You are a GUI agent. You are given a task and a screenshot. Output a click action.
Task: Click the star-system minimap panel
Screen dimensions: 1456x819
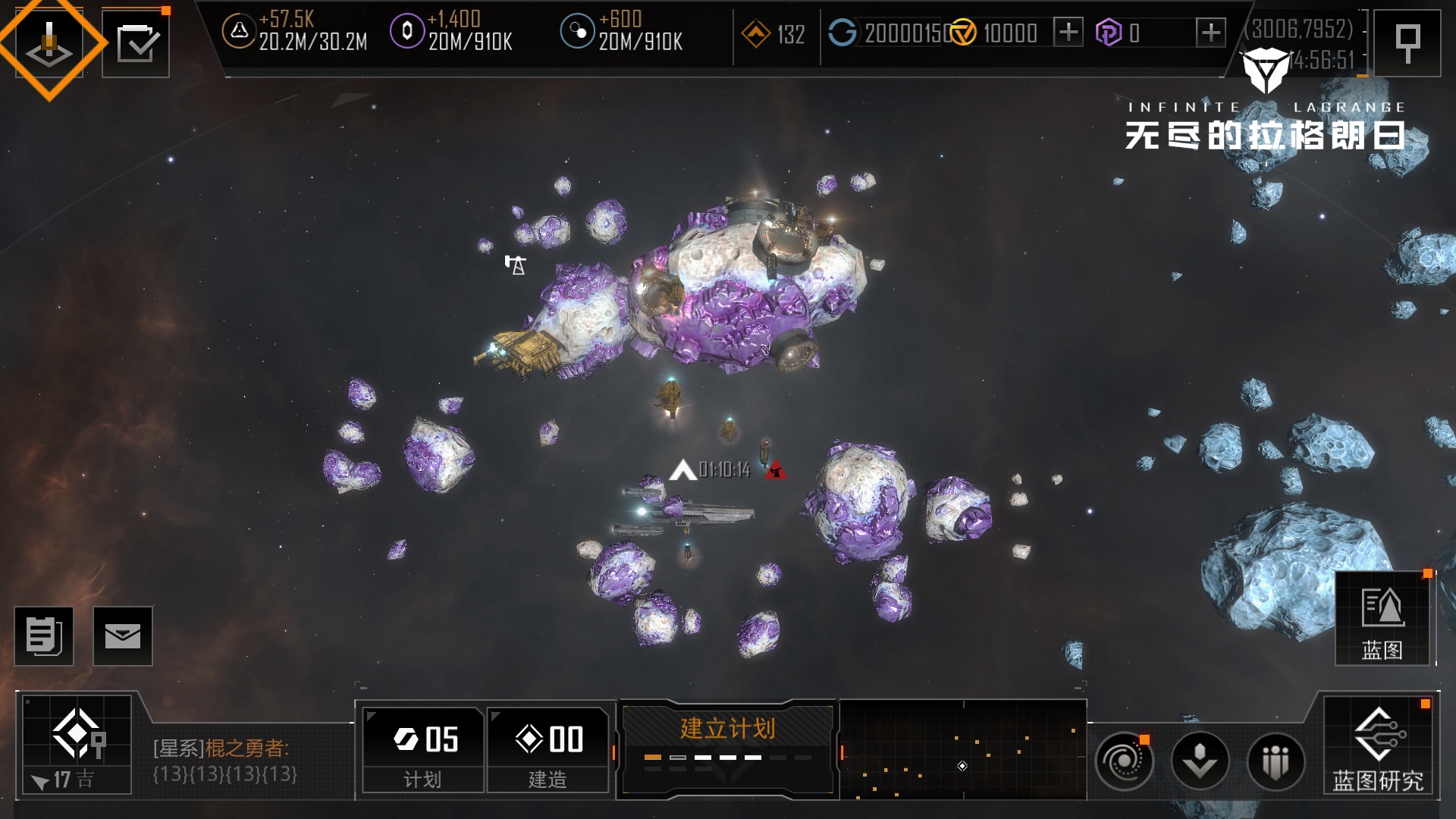963,749
